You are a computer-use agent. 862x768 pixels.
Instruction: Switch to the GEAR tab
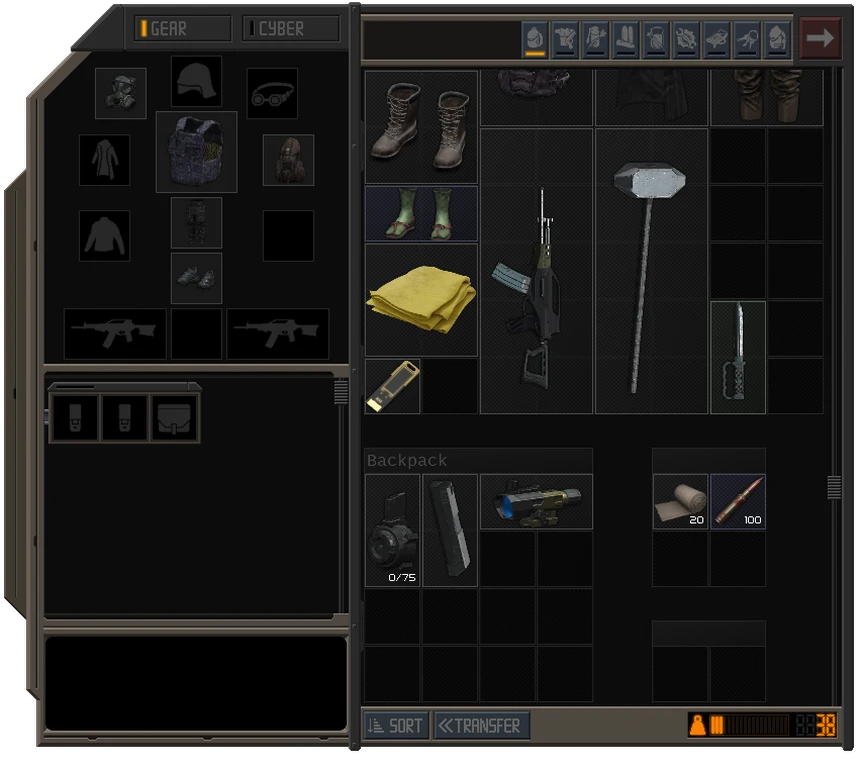183,29
